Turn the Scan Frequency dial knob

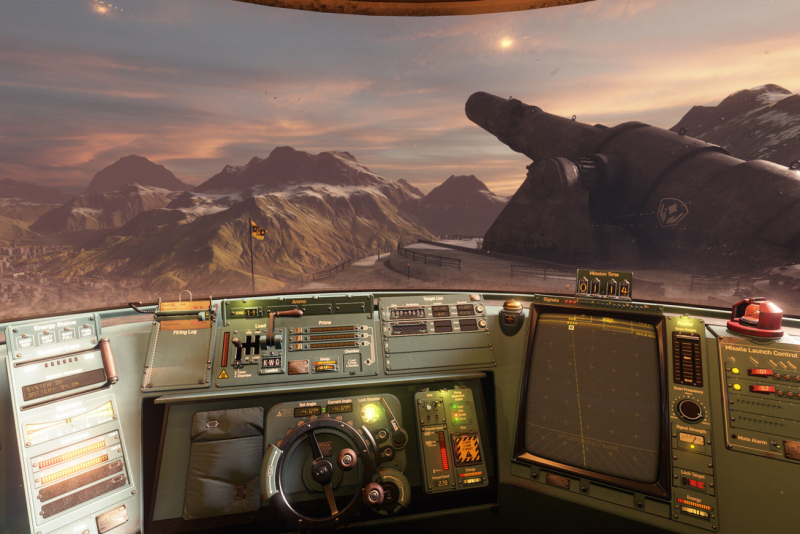(689, 409)
